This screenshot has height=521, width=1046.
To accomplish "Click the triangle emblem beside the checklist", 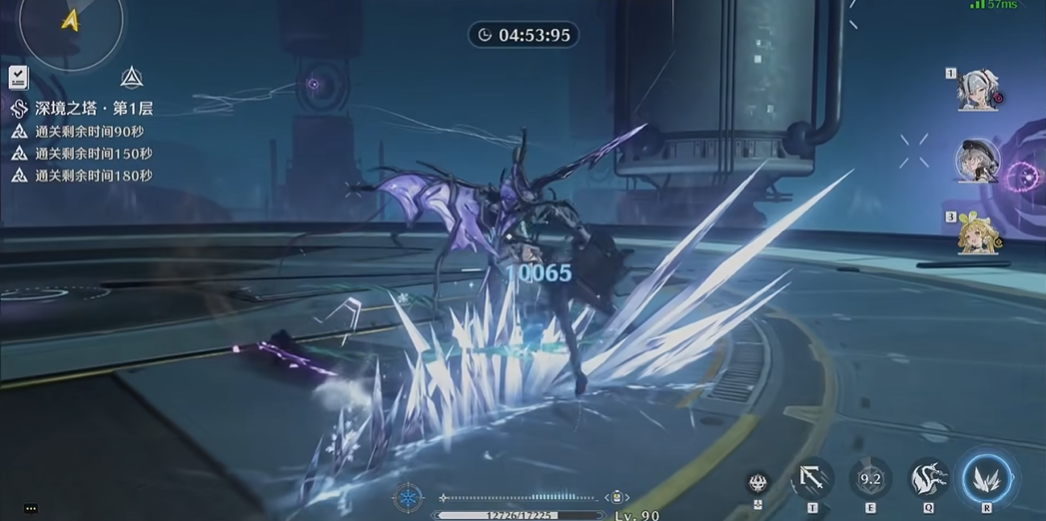I will pyautogui.click(x=131, y=77).
